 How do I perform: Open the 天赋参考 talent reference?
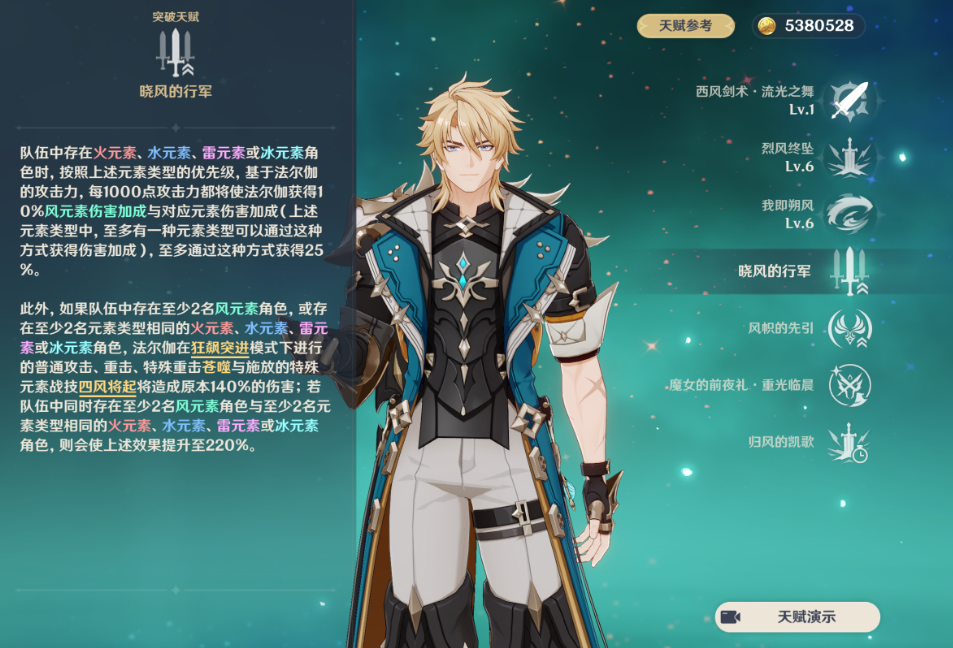click(x=685, y=26)
